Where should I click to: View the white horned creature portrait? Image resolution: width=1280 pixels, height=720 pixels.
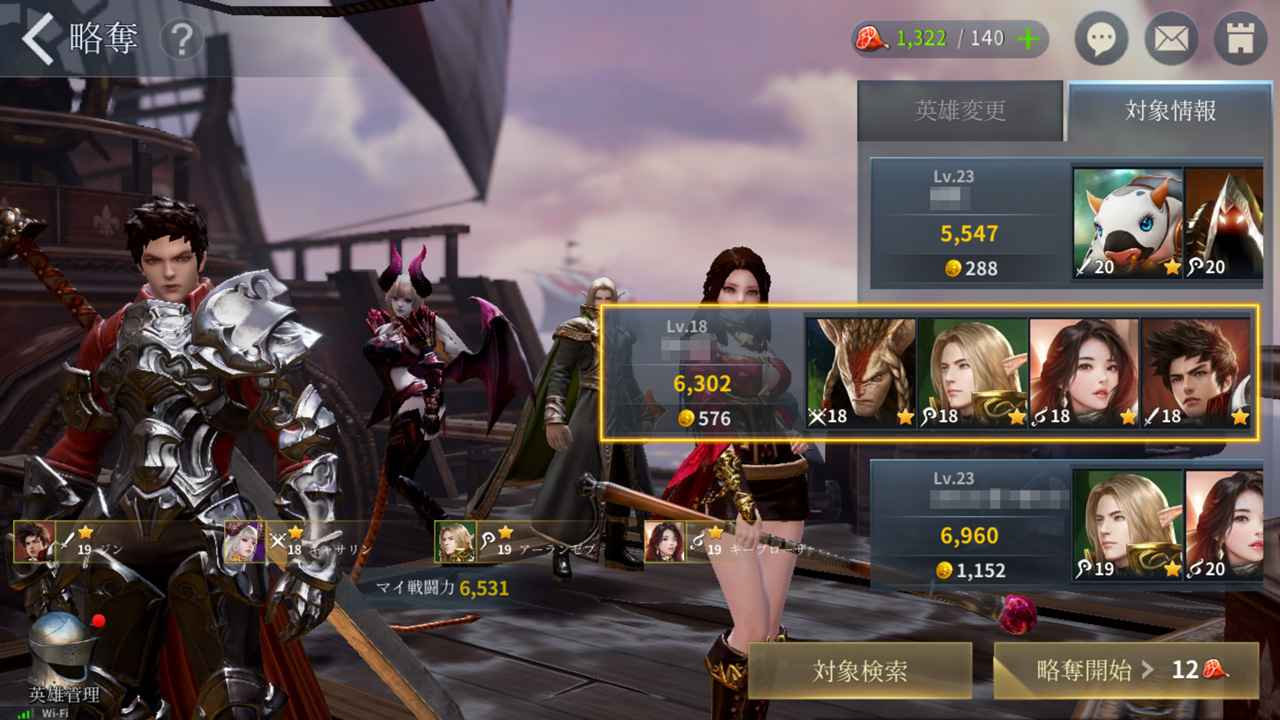(x=1127, y=223)
